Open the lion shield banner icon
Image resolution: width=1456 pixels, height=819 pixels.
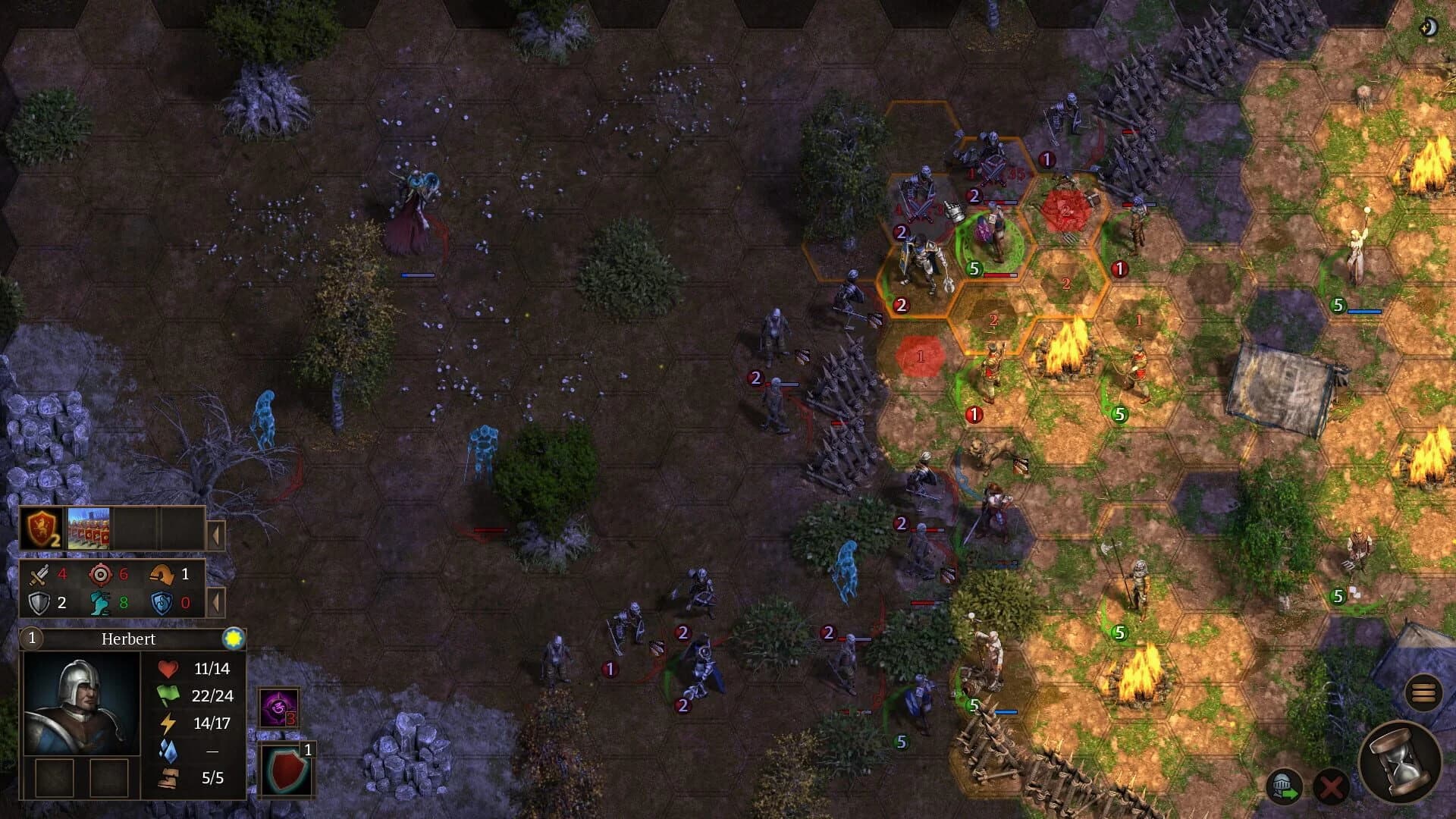click(42, 528)
